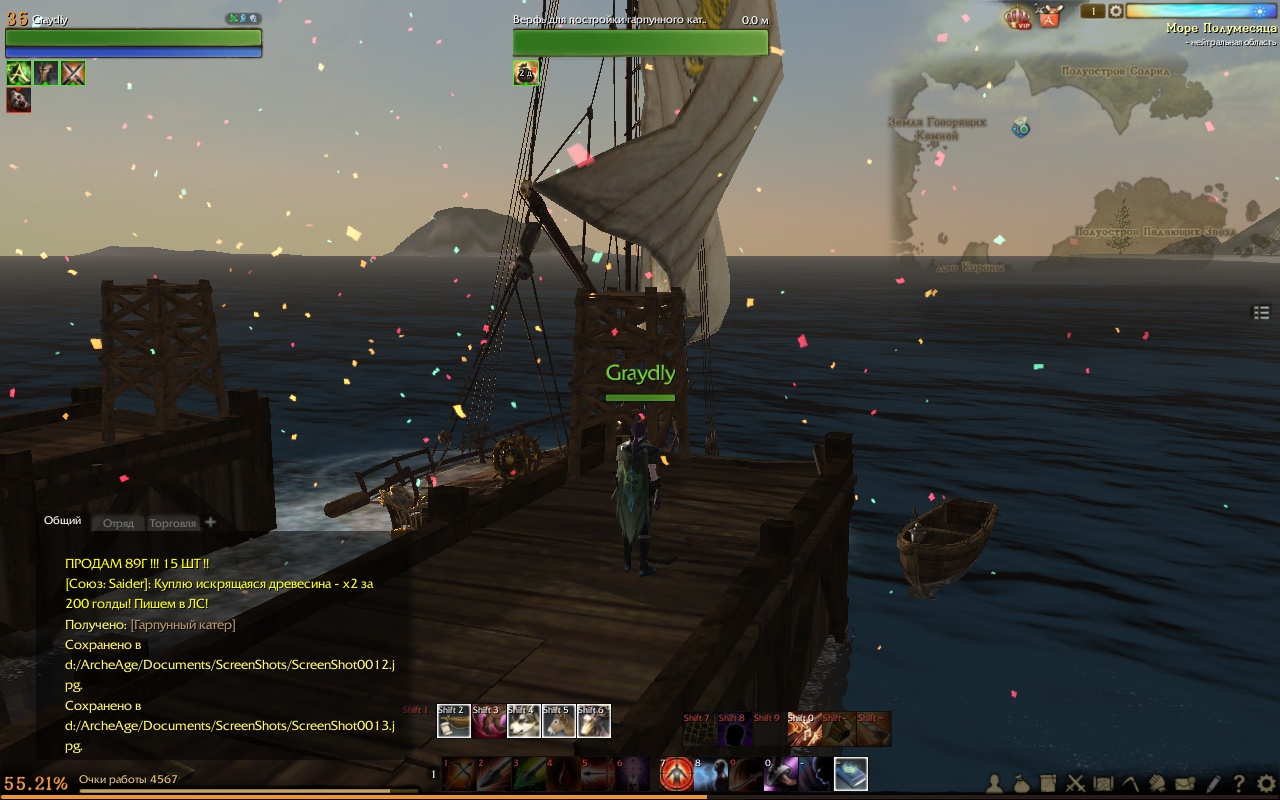Select the Общий chat tab
The height and width of the screenshot is (800, 1280).
[x=62, y=521]
